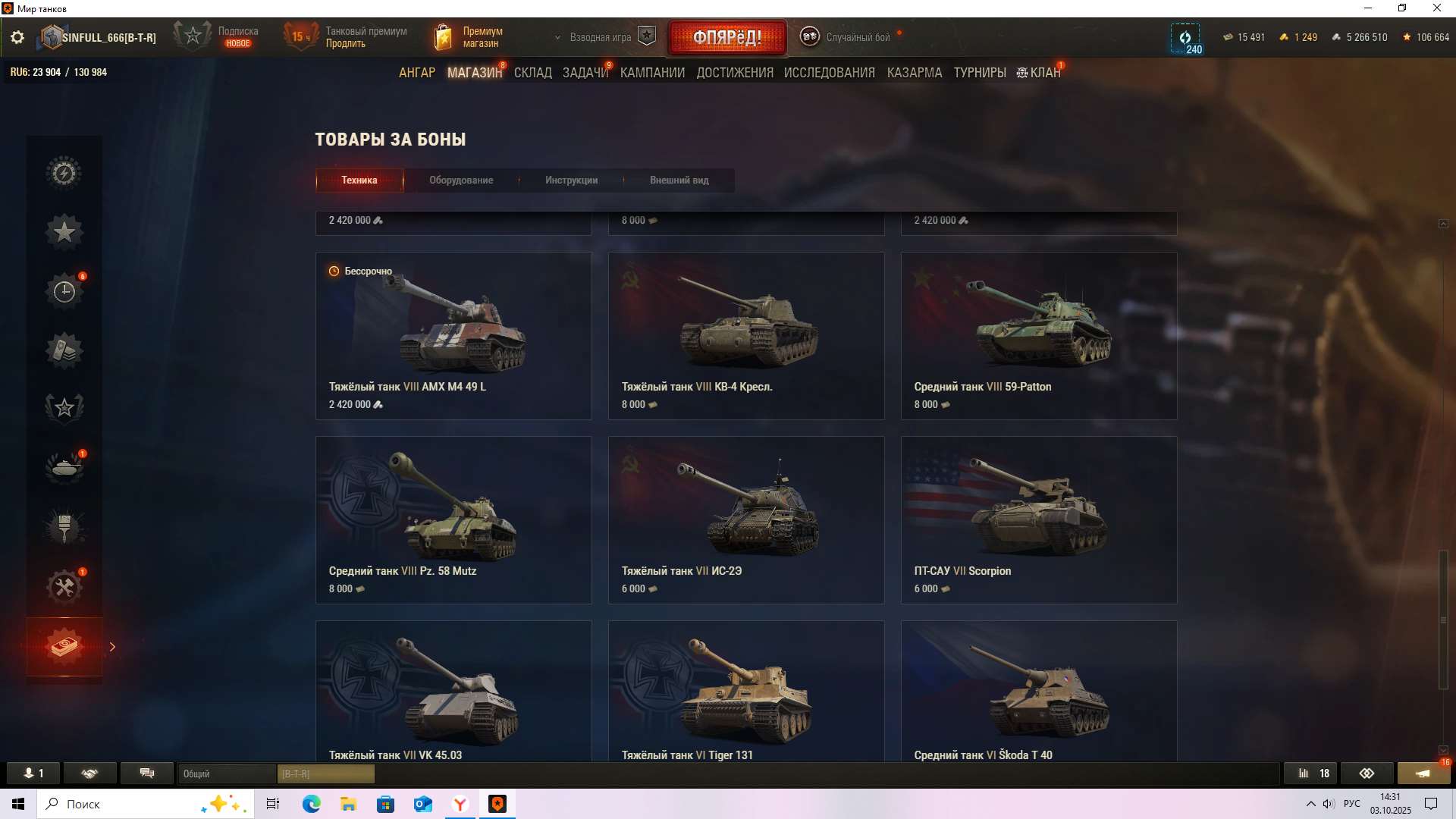Select the banknotes bons sidebar category
The width and height of the screenshot is (1456, 819).
[64, 646]
